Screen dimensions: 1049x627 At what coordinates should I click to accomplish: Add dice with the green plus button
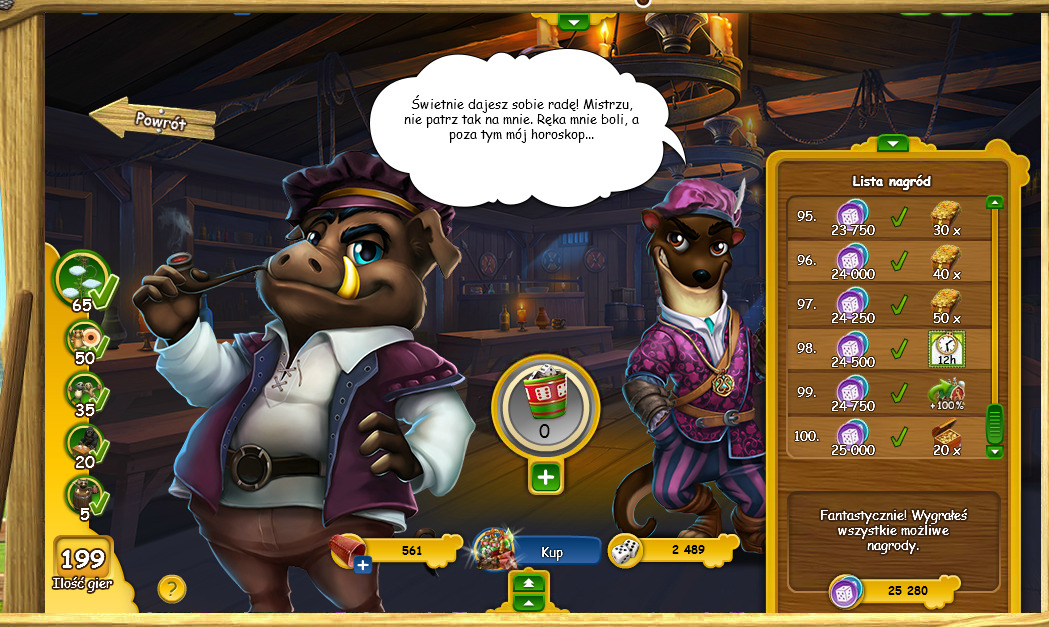pyautogui.click(x=545, y=478)
